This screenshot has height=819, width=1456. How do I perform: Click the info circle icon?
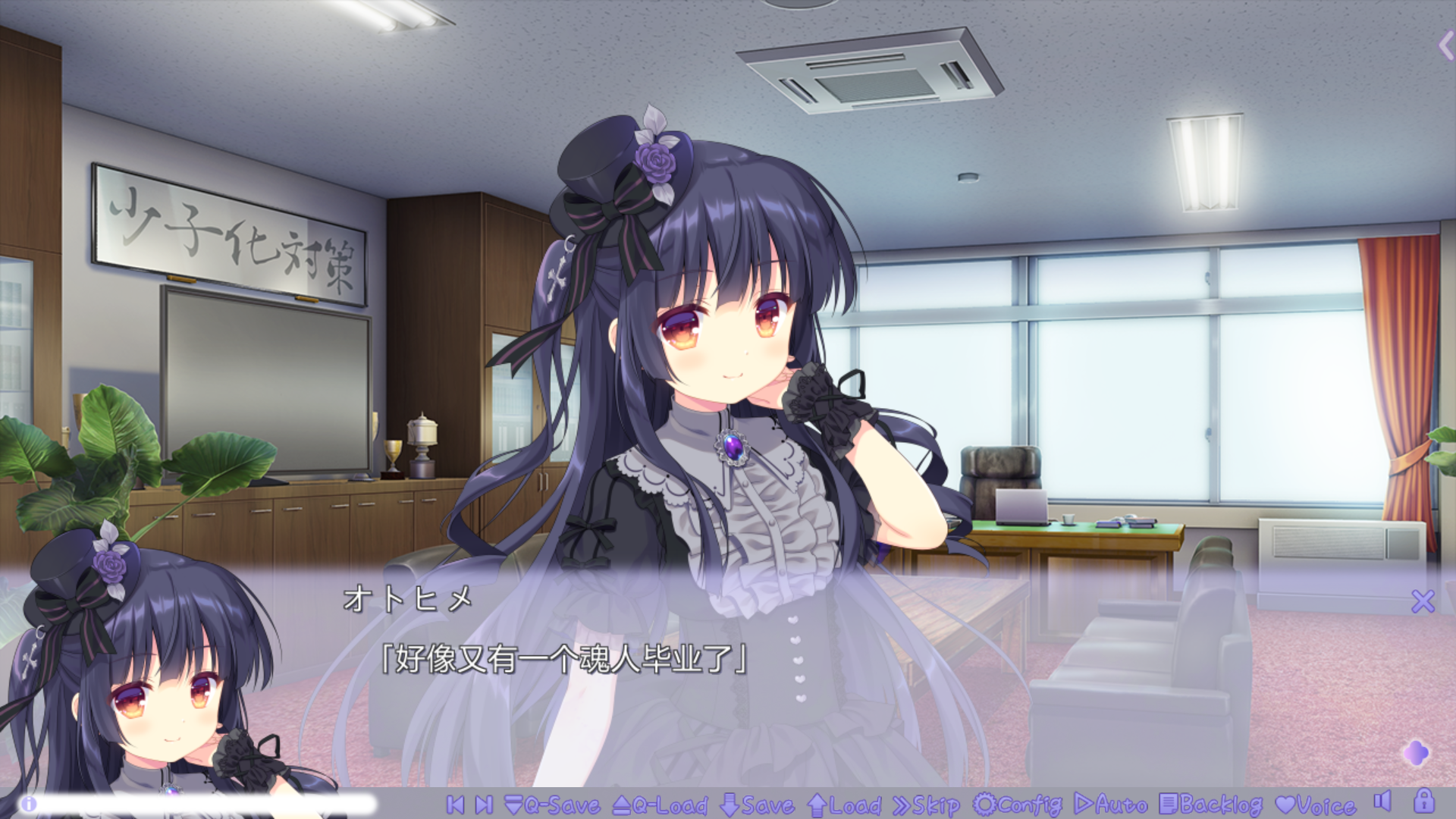(29, 804)
